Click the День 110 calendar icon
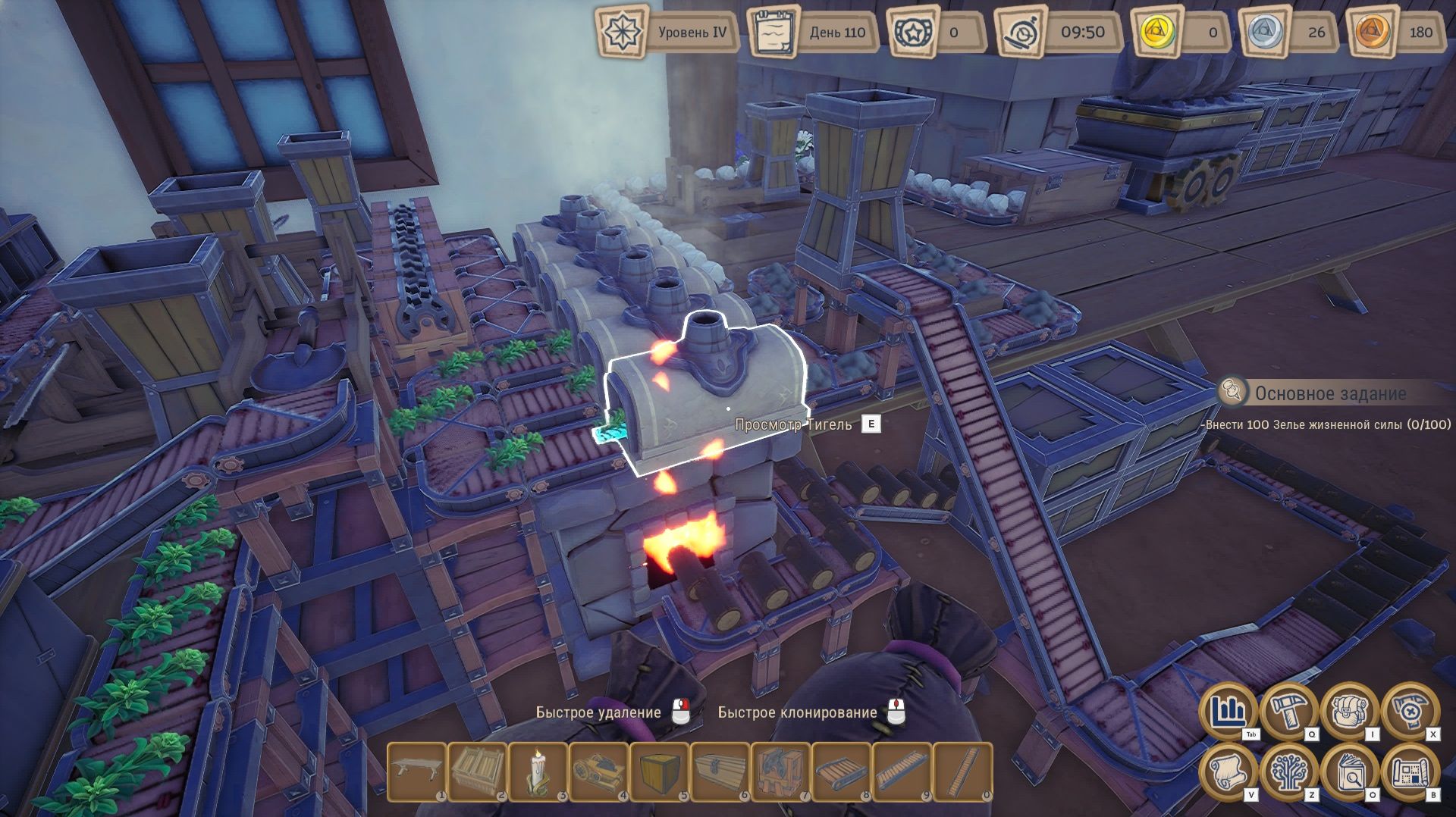The width and height of the screenshot is (1456, 817). (x=774, y=33)
